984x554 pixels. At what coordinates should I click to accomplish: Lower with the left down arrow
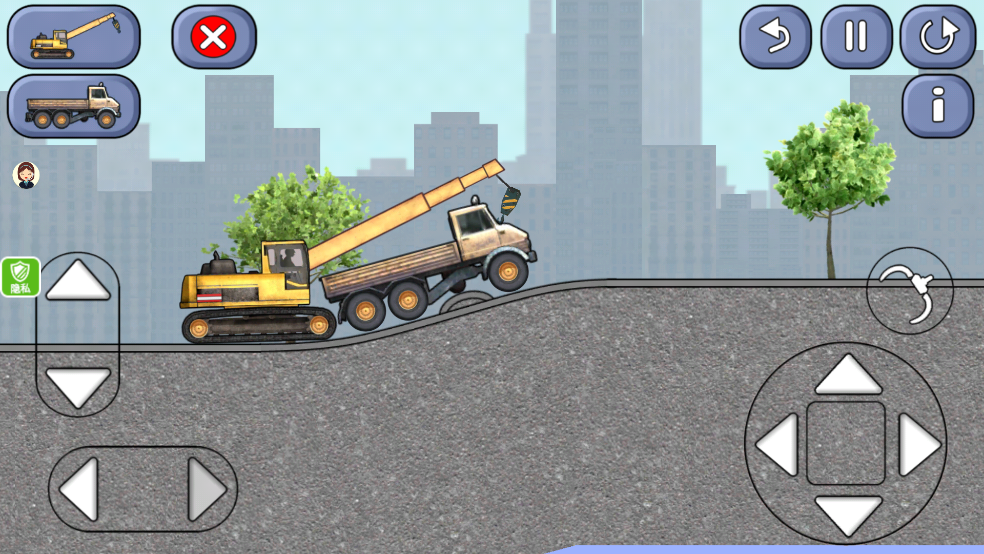click(78, 386)
